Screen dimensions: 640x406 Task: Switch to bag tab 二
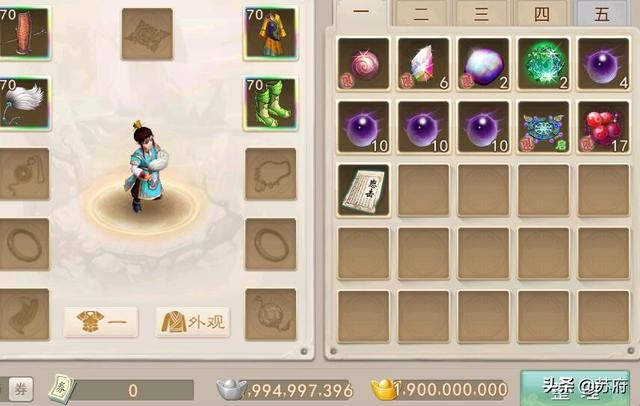coord(421,13)
